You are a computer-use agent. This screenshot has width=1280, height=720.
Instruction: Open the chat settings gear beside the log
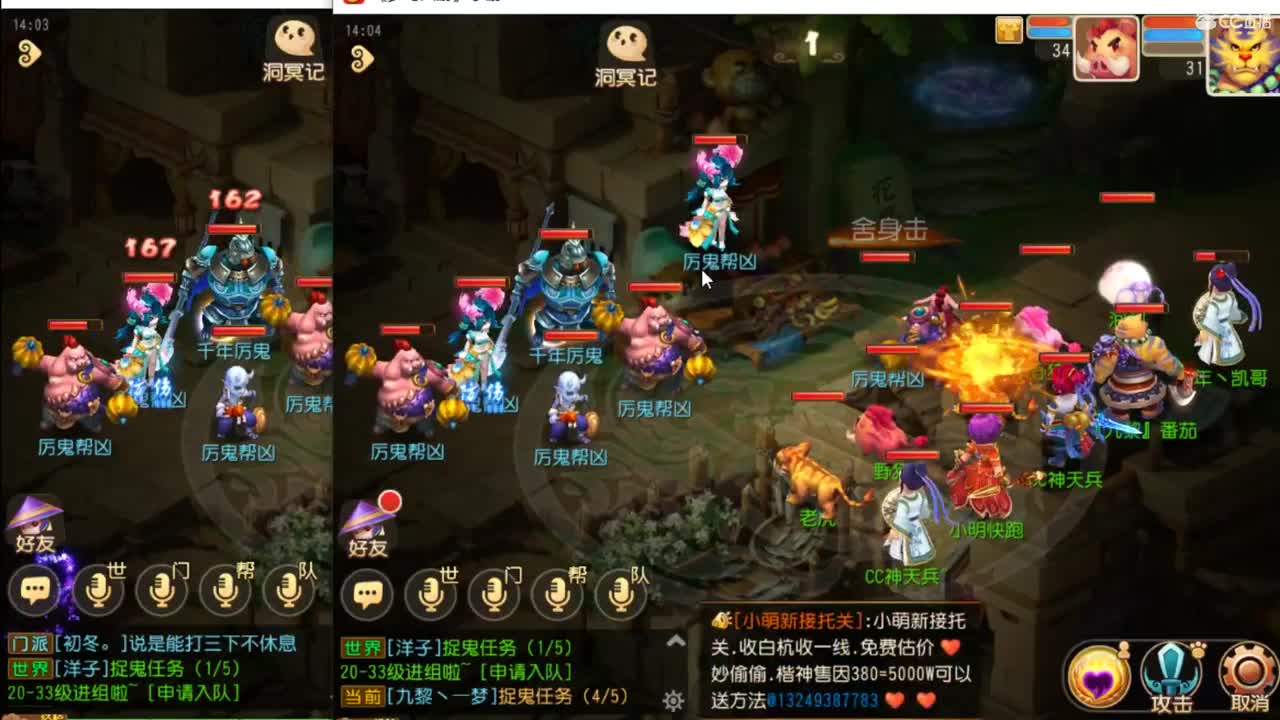click(673, 700)
